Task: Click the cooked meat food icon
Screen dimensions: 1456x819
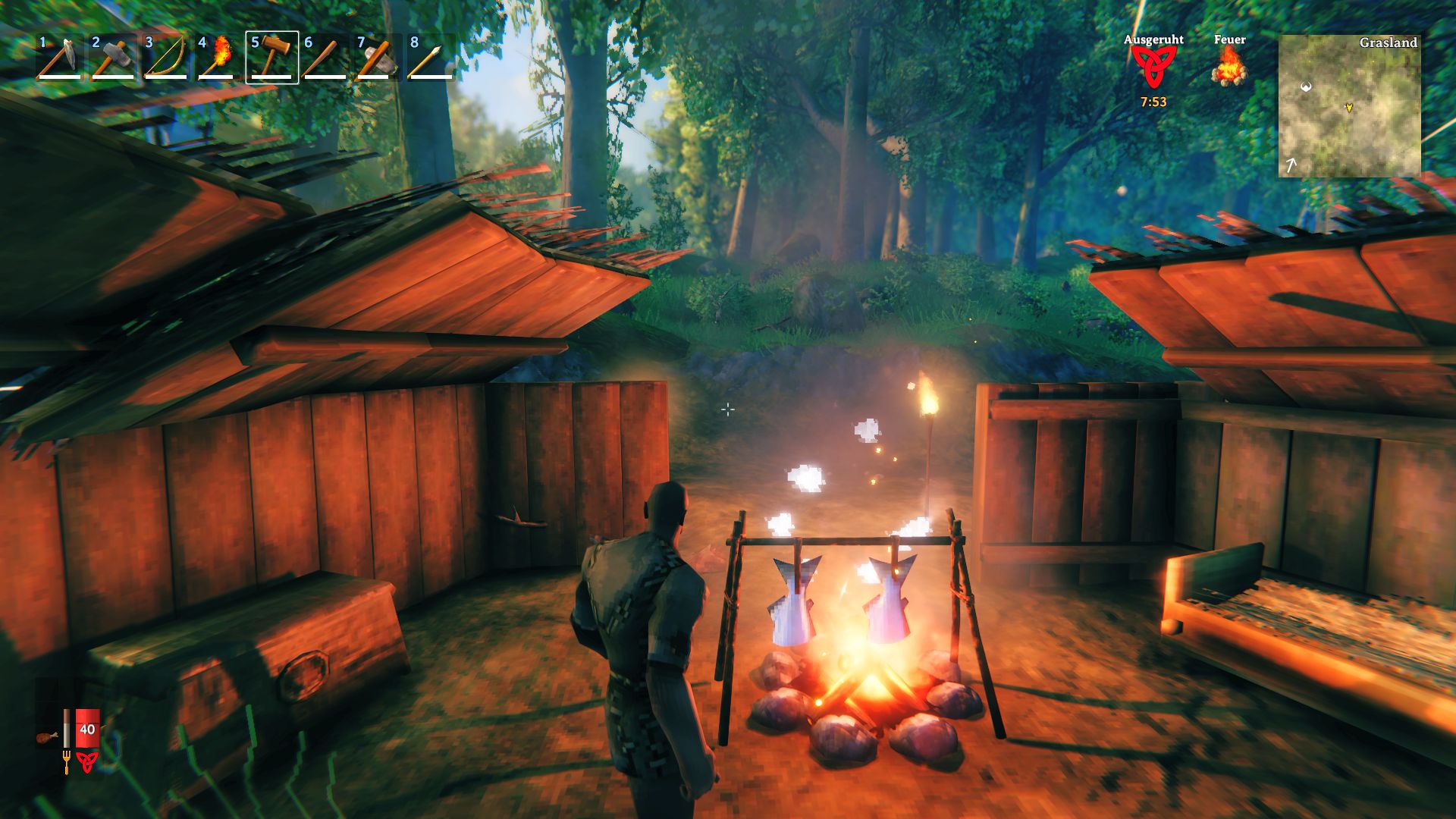Action: click(x=47, y=736)
